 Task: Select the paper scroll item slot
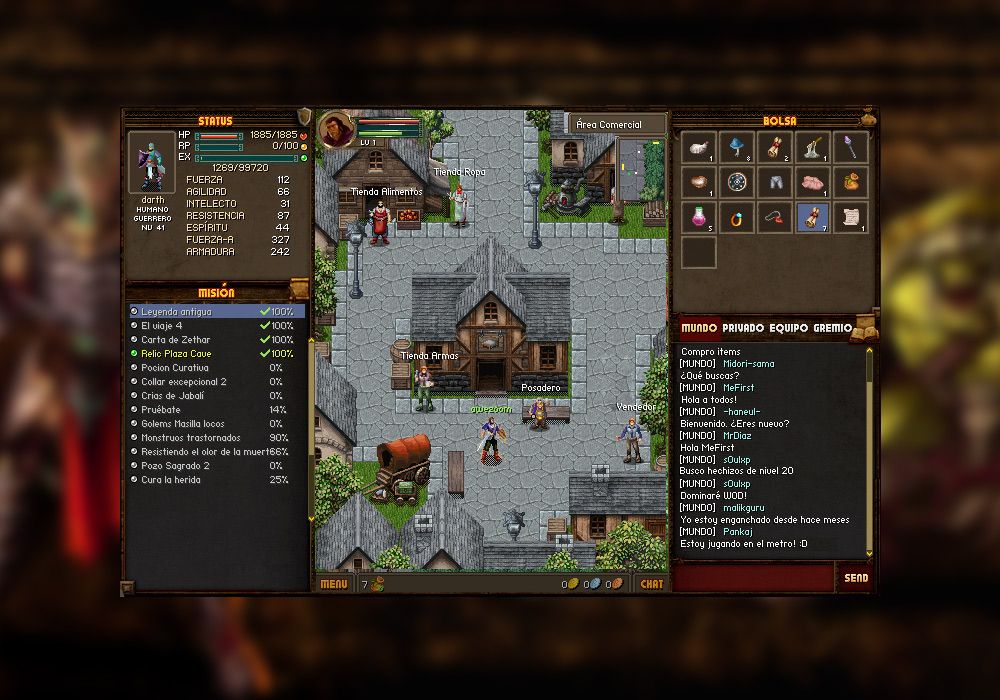(x=851, y=217)
